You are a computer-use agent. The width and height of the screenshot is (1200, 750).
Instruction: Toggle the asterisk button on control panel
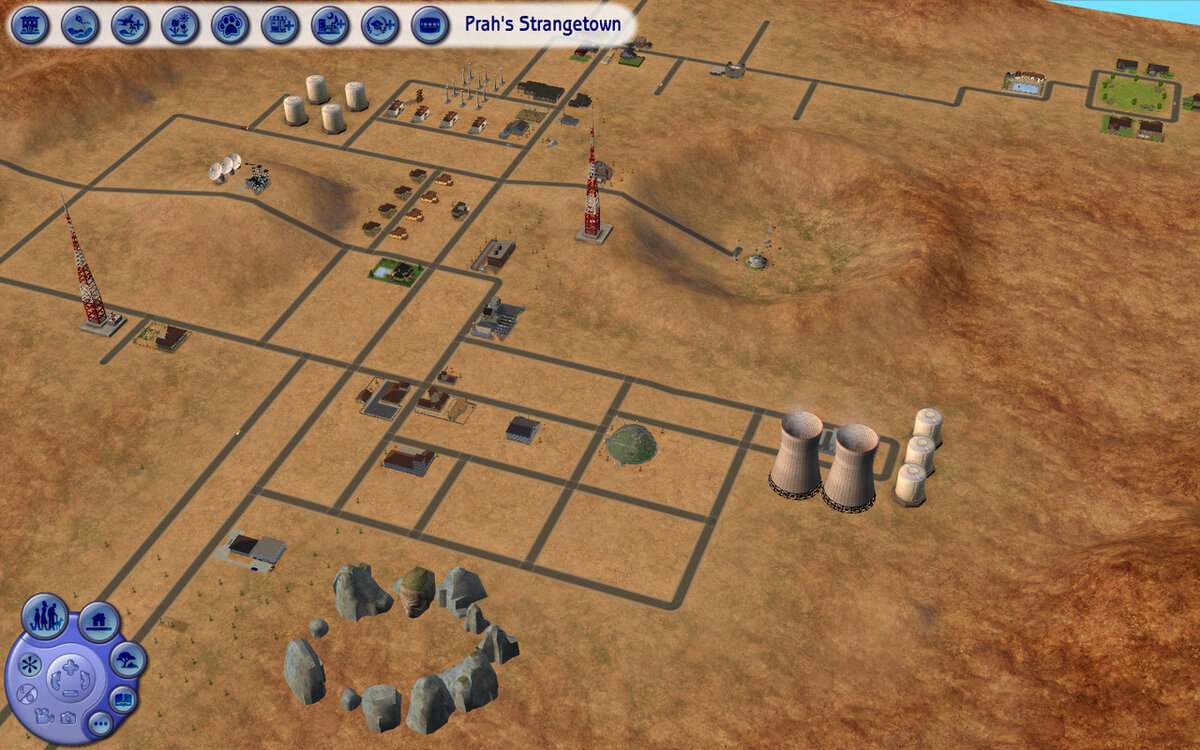30,665
